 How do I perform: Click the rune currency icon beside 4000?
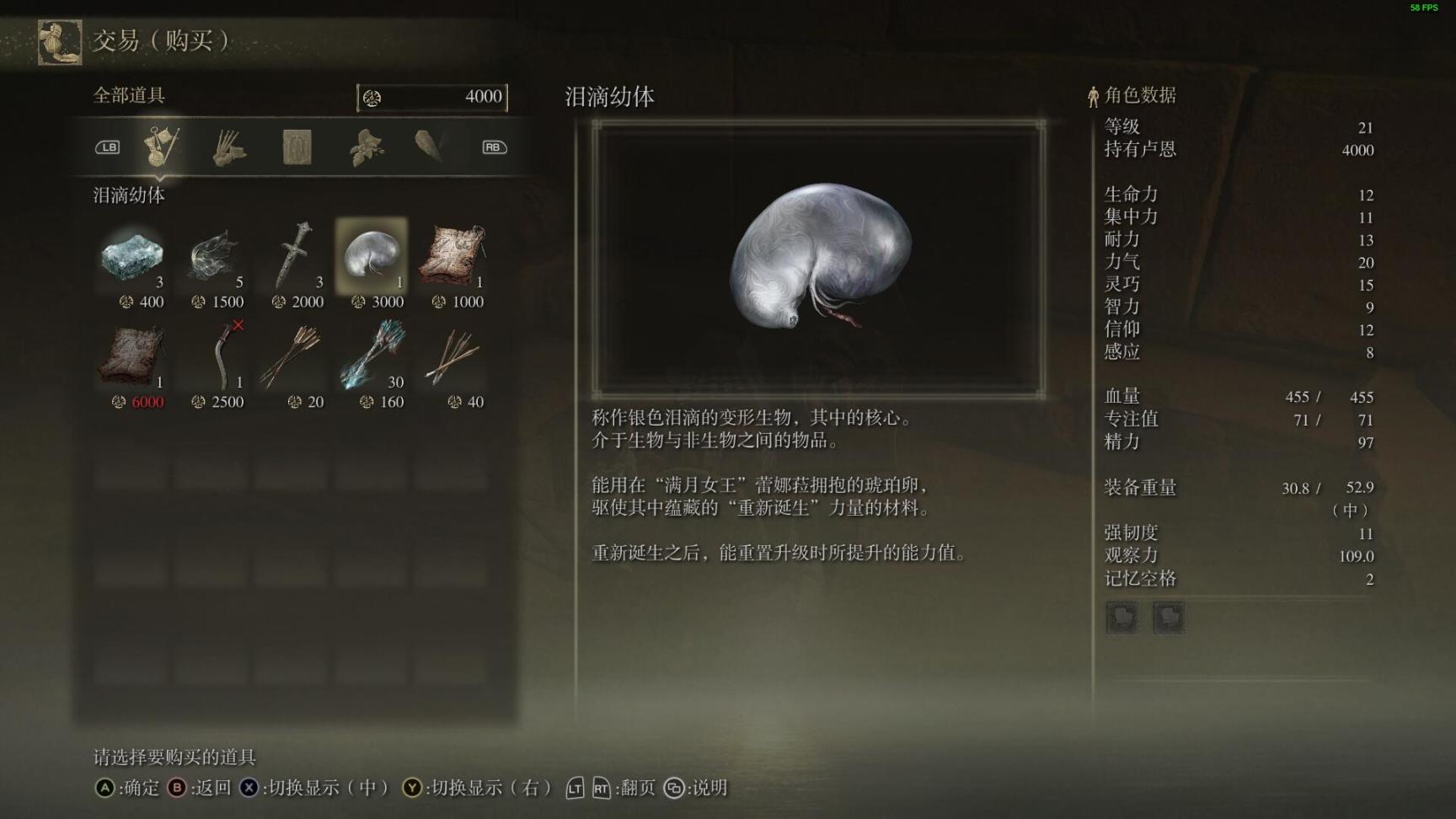[x=373, y=96]
